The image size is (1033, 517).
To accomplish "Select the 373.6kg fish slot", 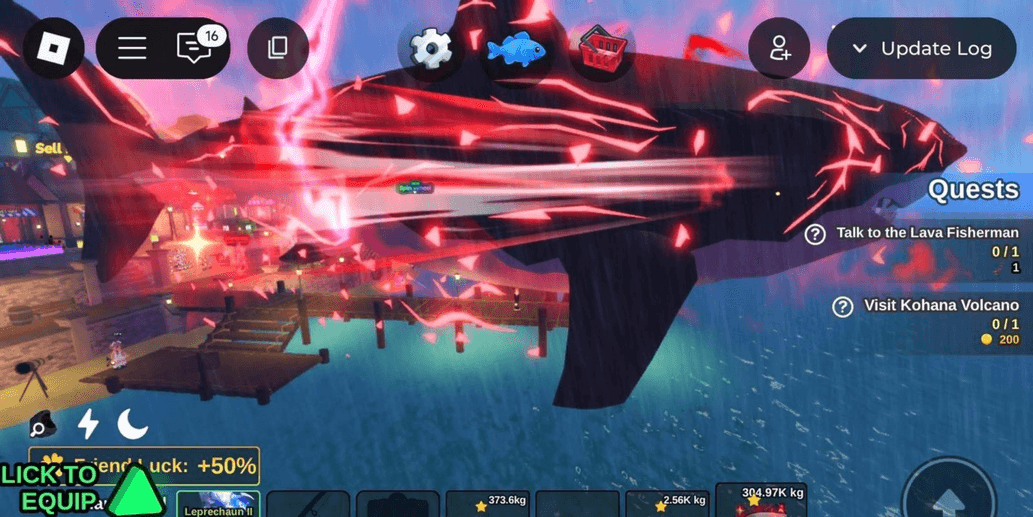I will [x=487, y=504].
